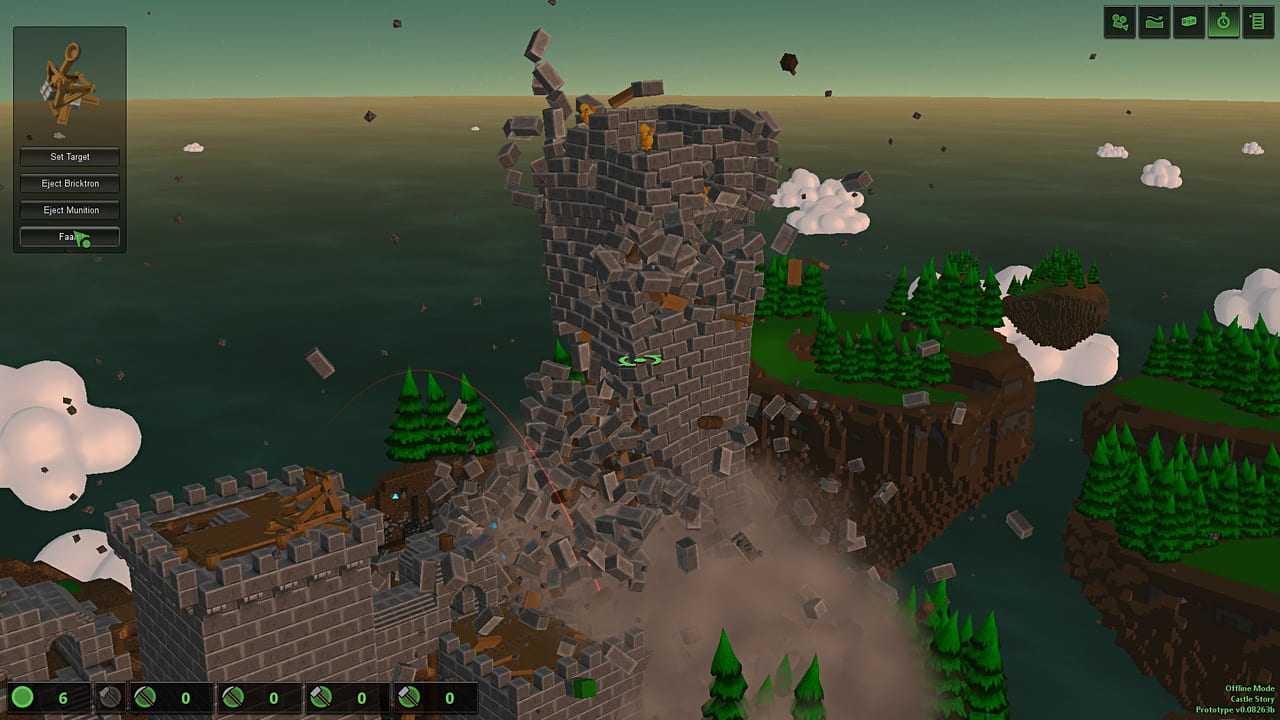Click the greyed-out hammer icon
The height and width of the screenshot is (720, 1280).
[x=110, y=697]
